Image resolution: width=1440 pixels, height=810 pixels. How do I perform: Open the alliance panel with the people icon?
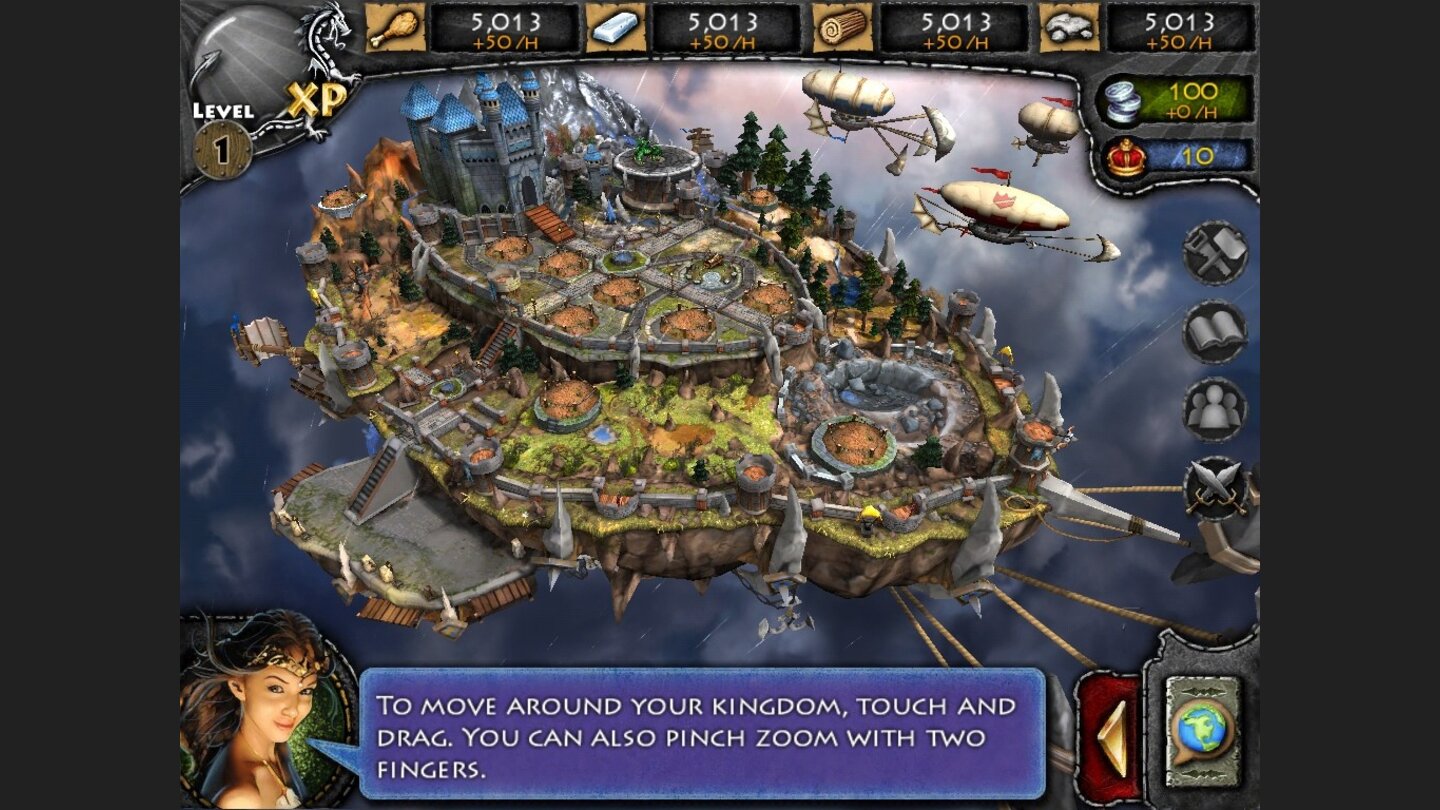click(x=1213, y=410)
